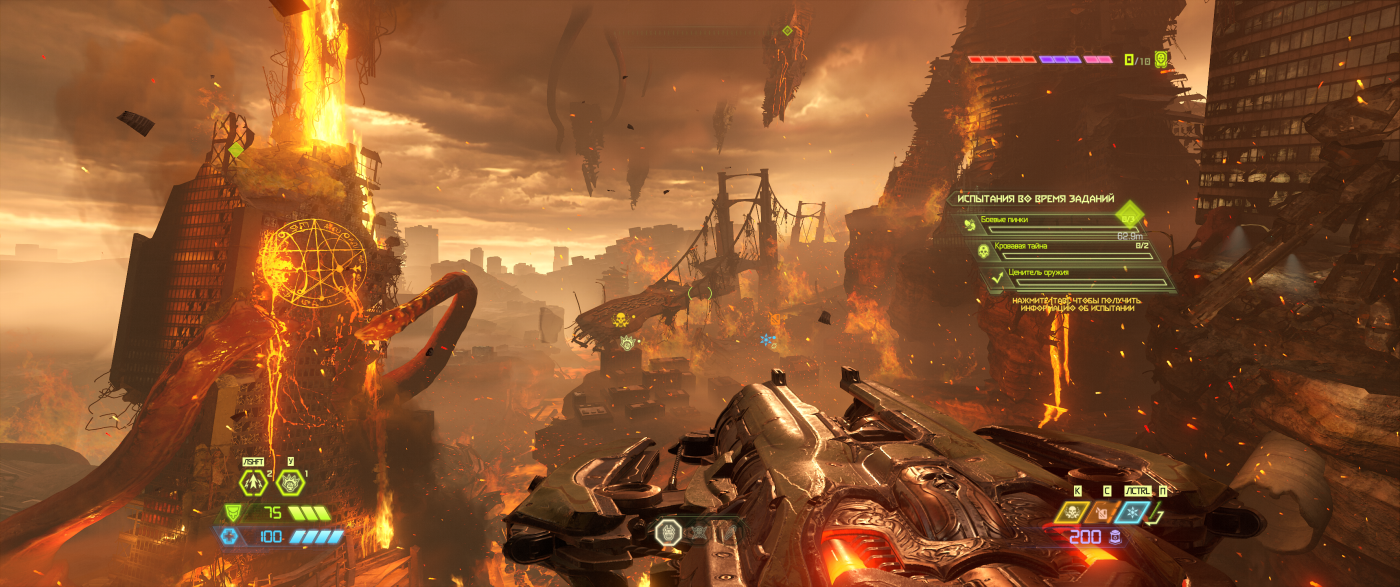Viewport: 1400px width, 587px height.
Task: Activate the dash ability hexagon icon
Action: click(x=252, y=482)
